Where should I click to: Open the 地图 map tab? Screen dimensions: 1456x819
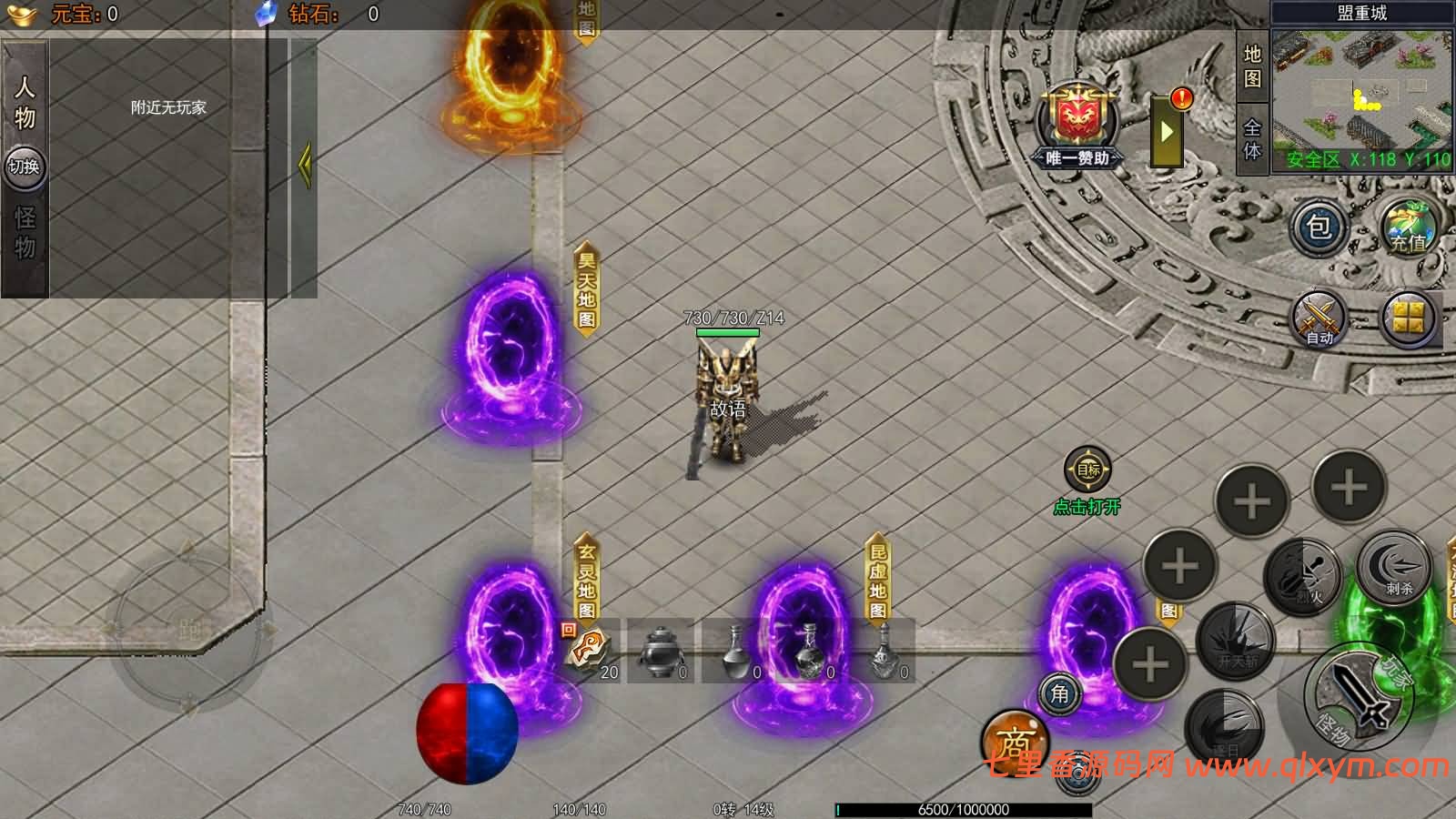(x=1252, y=66)
